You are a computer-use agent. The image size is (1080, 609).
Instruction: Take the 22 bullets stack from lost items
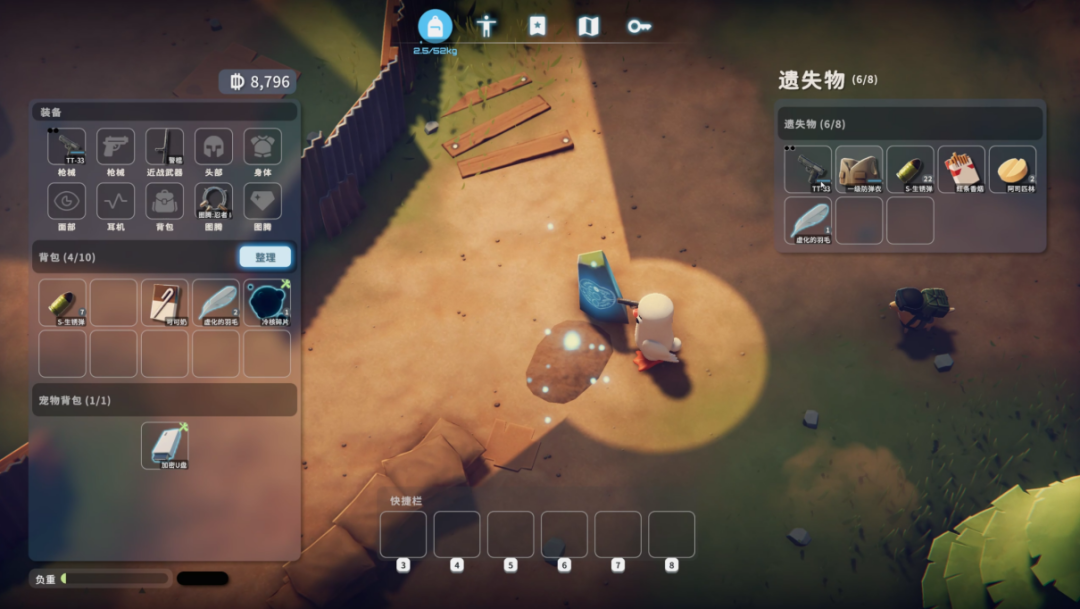click(910, 169)
